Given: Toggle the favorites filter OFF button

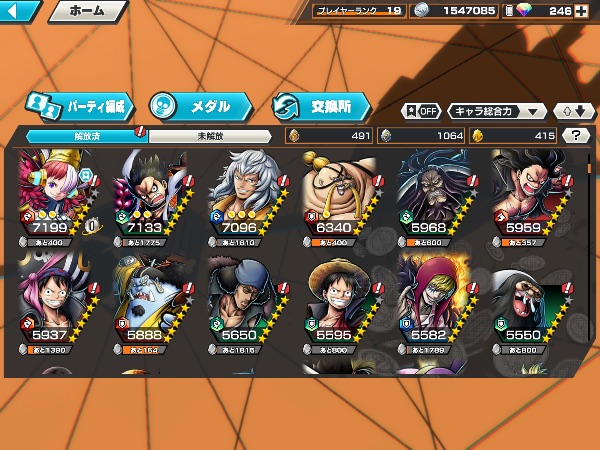Looking at the screenshot, I should click(421, 111).
